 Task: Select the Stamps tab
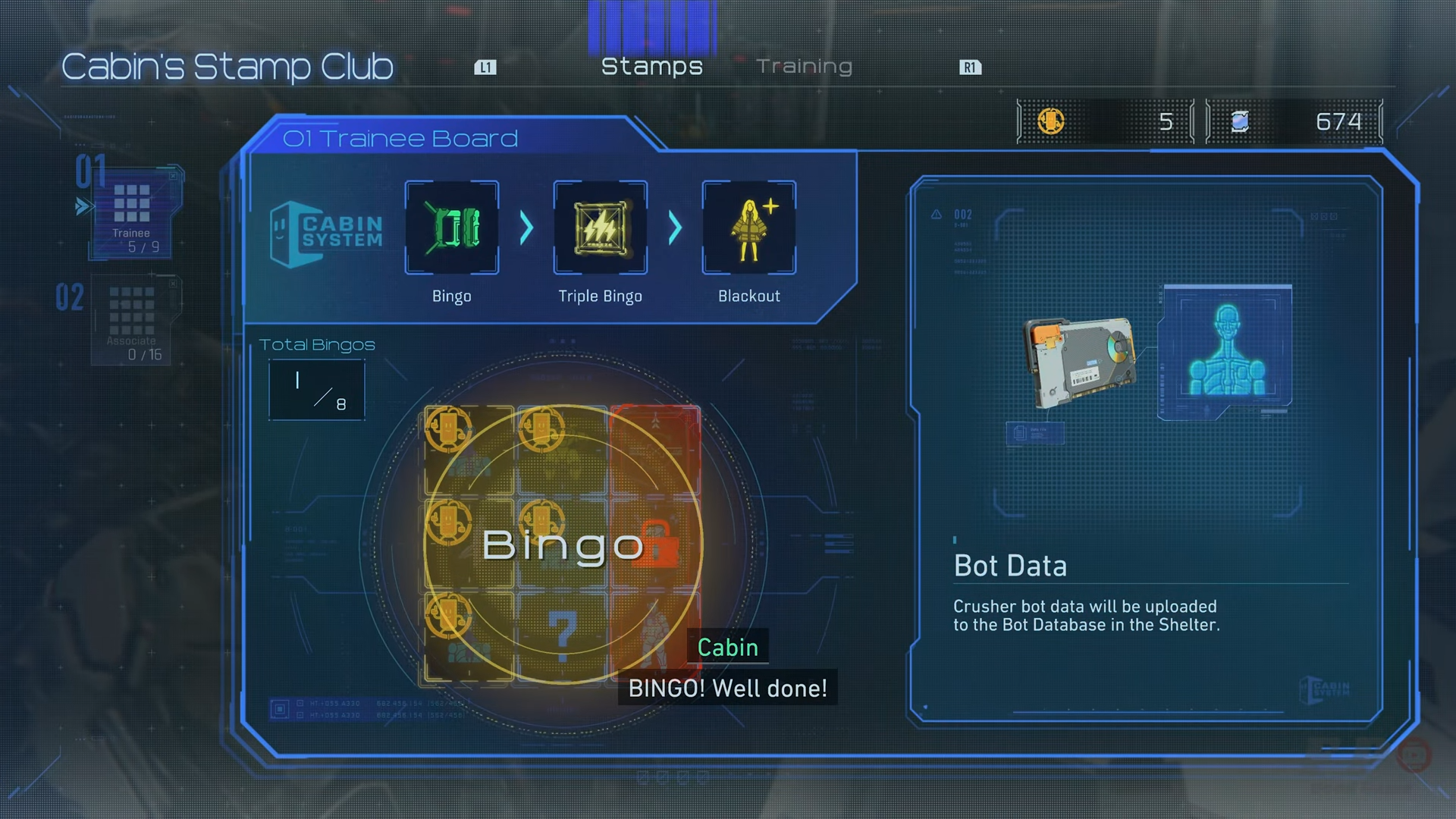(651, 67)
